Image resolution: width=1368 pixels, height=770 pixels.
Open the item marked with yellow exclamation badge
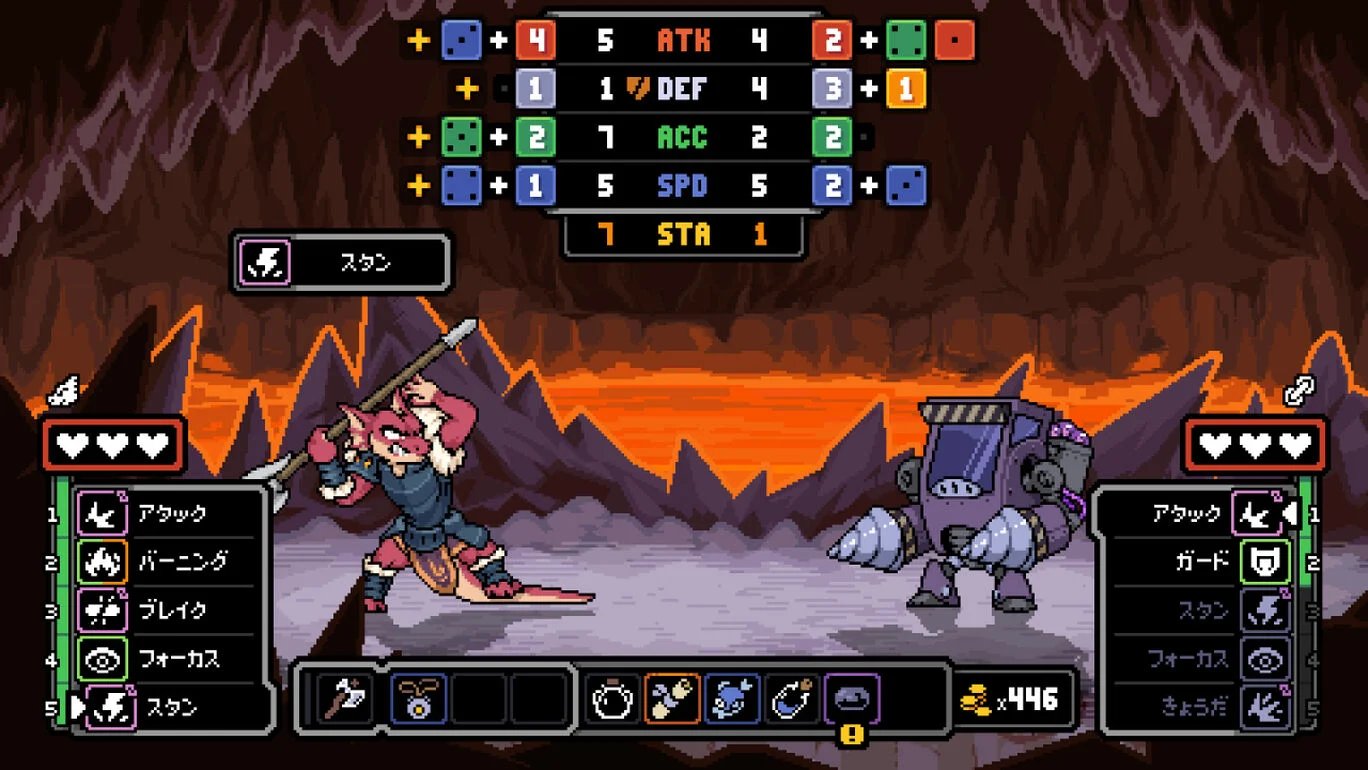[852, 697]
